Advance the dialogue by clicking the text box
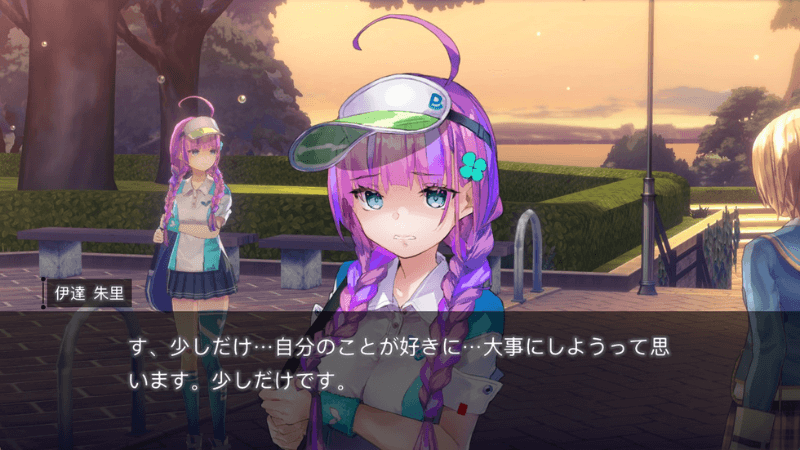The width and height of the screenshot is (800, 450). point(400,365)
